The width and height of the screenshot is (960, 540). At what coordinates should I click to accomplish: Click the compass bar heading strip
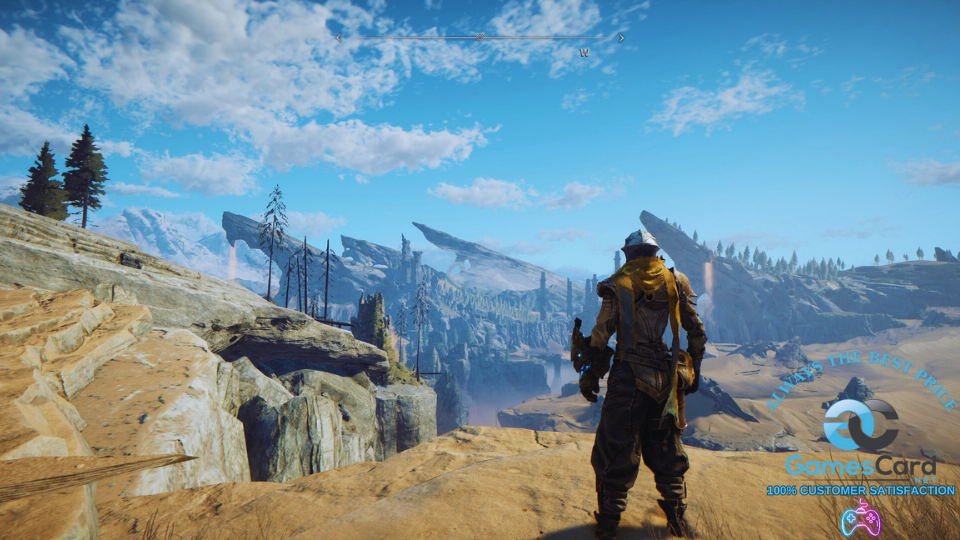(480, 38)
